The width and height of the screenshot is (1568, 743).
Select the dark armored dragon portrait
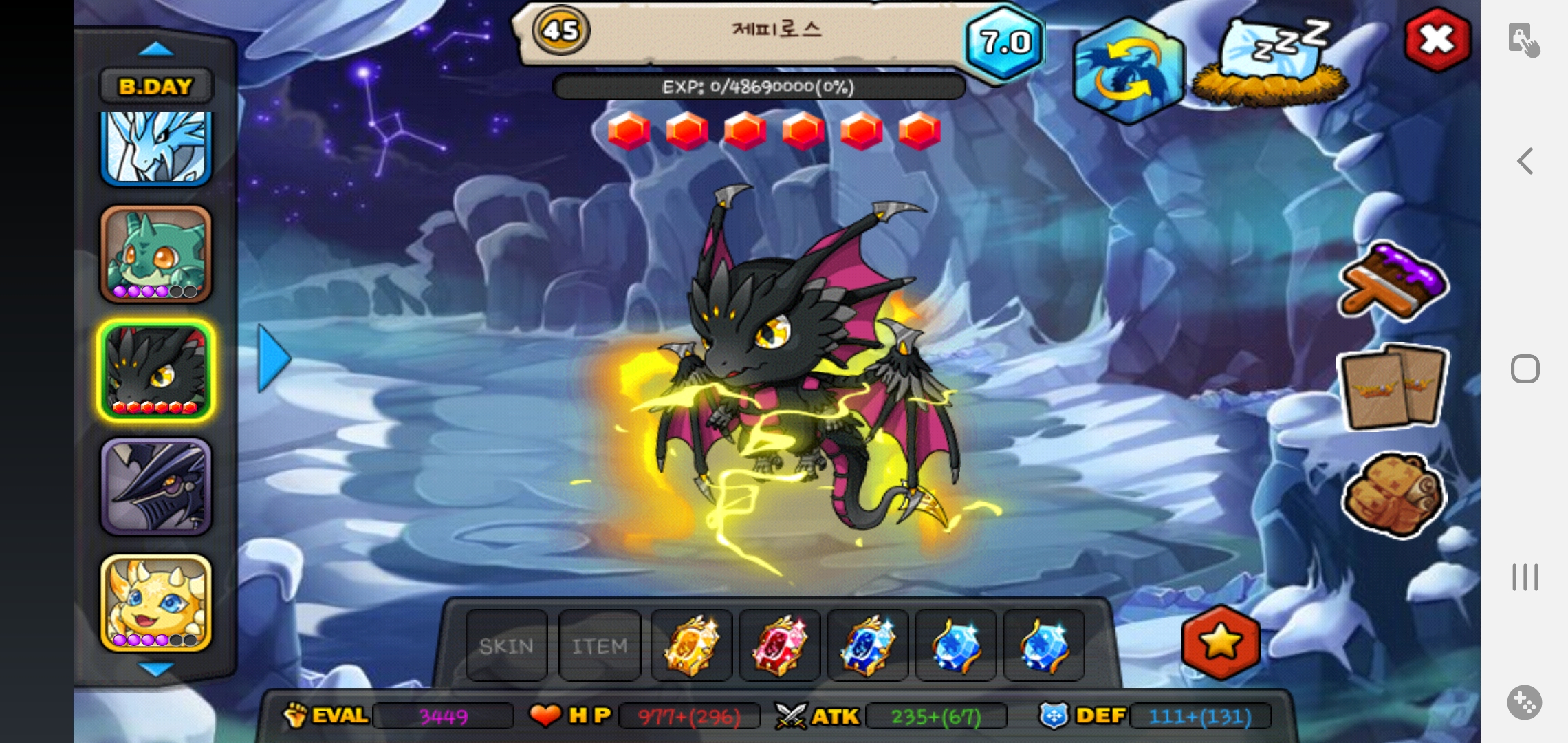coord(156,486)
